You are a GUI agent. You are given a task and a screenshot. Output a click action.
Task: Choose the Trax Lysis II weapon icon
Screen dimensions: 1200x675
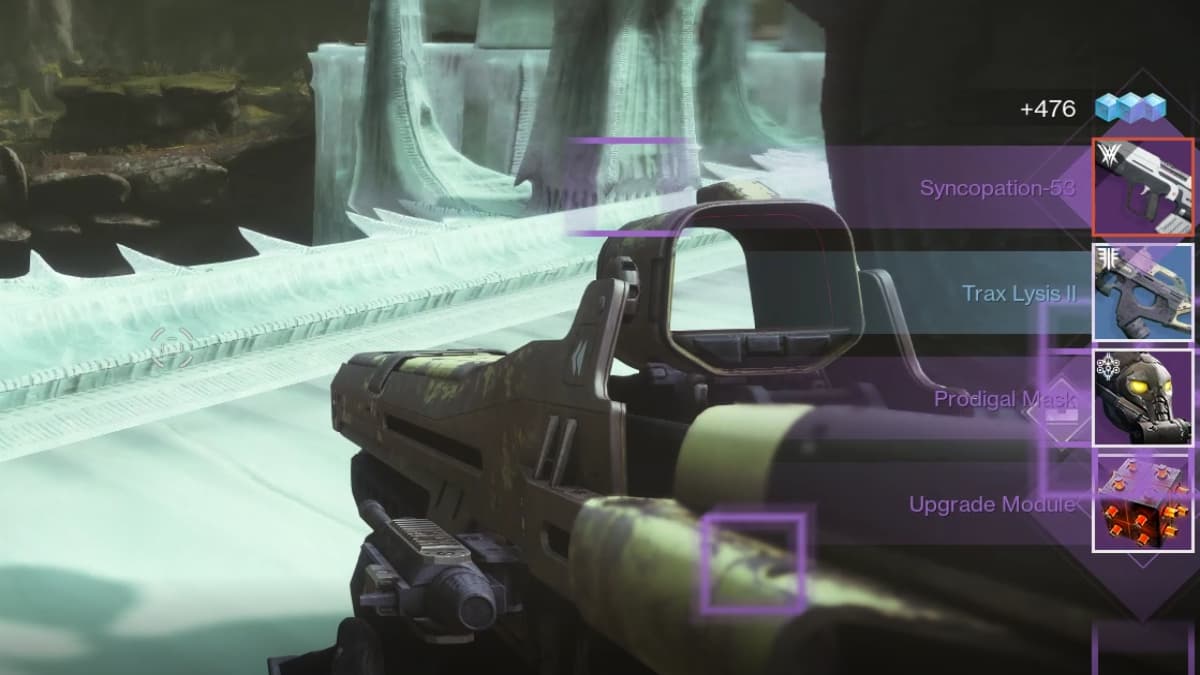[1143, 293]
